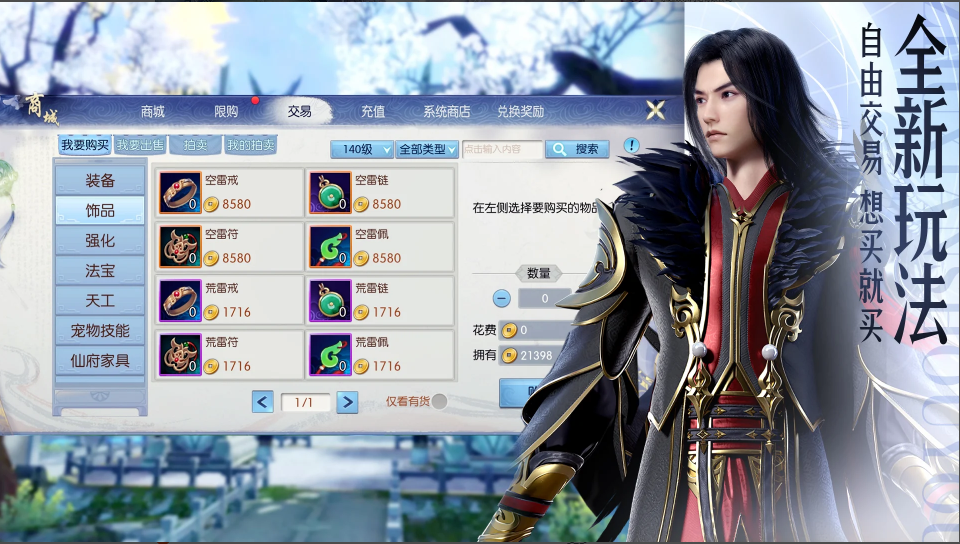Image resolution: width=960 pixels, height=544 pixels.
Task: Toggle the 仅看有货 option
Action: [438, 402]
